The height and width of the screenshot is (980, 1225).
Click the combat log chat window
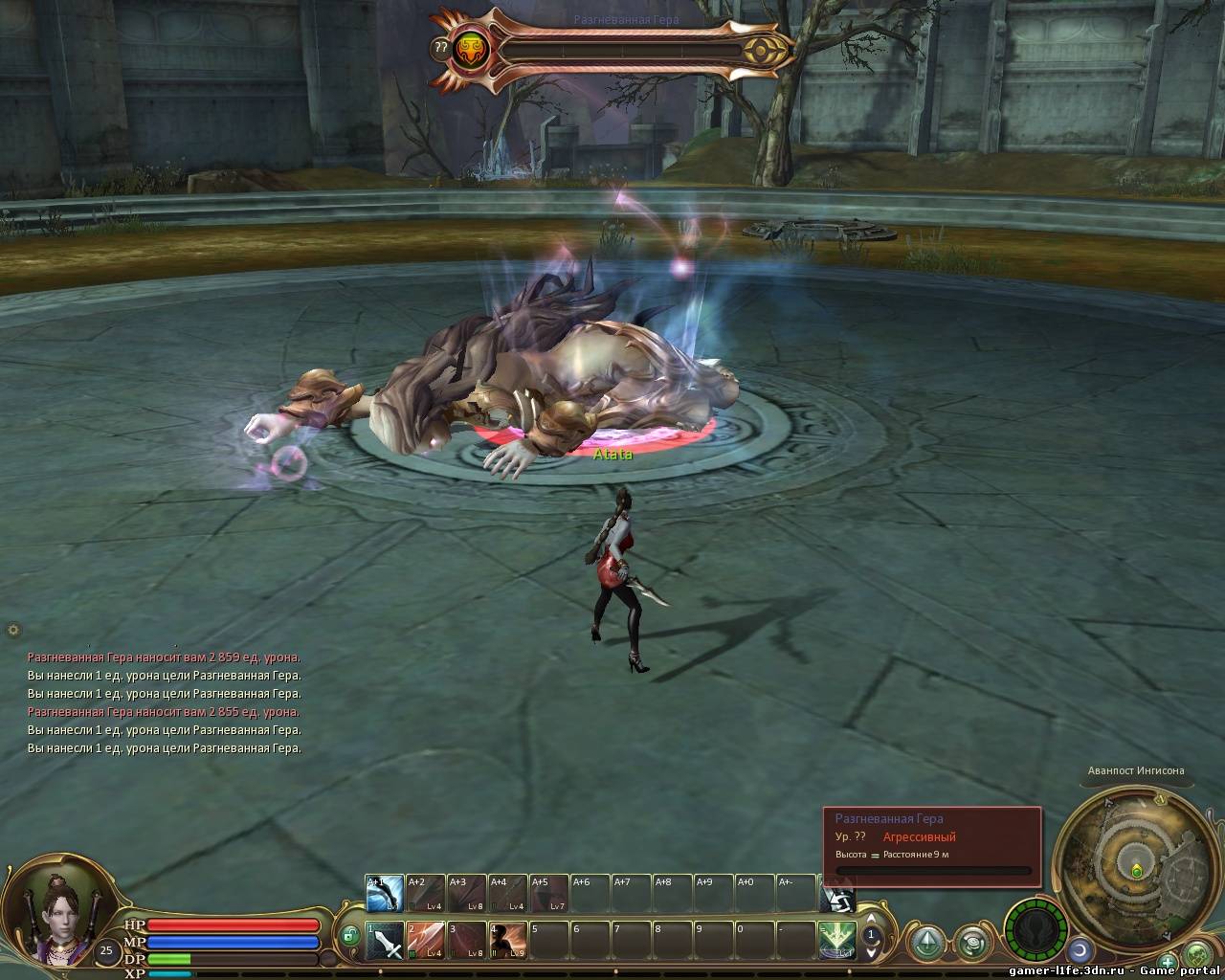coord(164,702)
